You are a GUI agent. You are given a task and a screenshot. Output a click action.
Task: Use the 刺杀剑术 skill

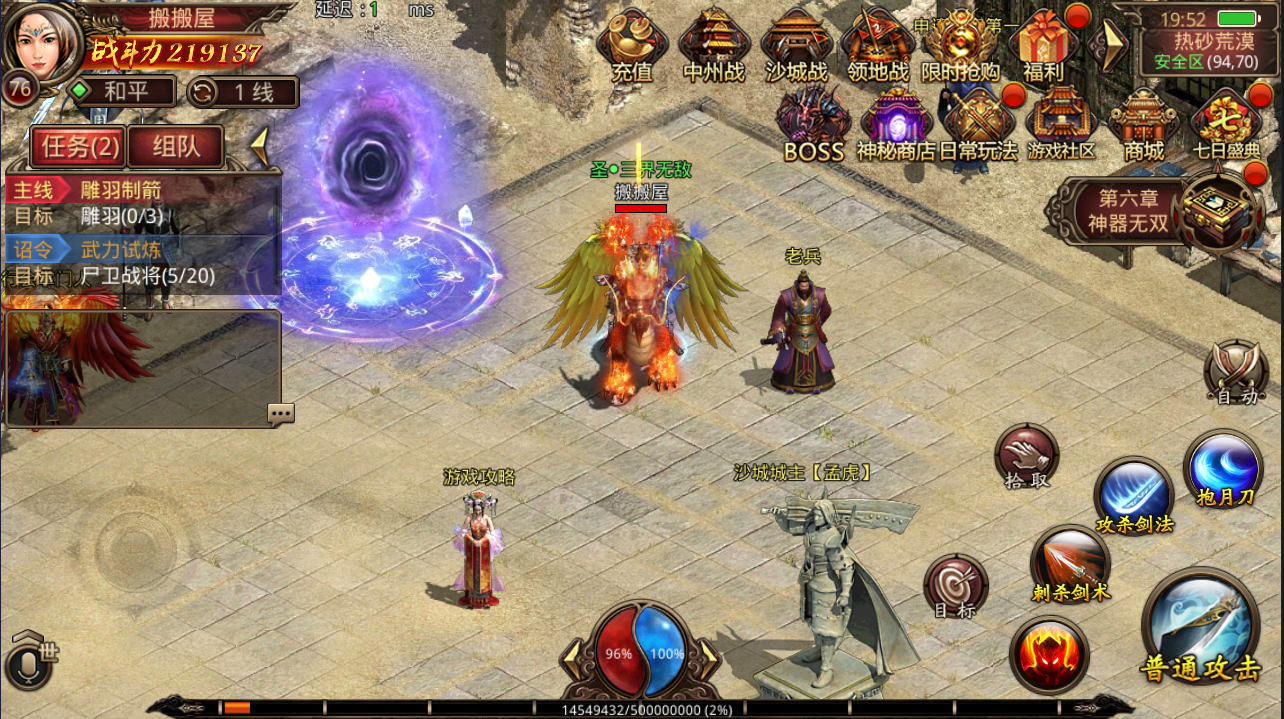[1070, 562]
